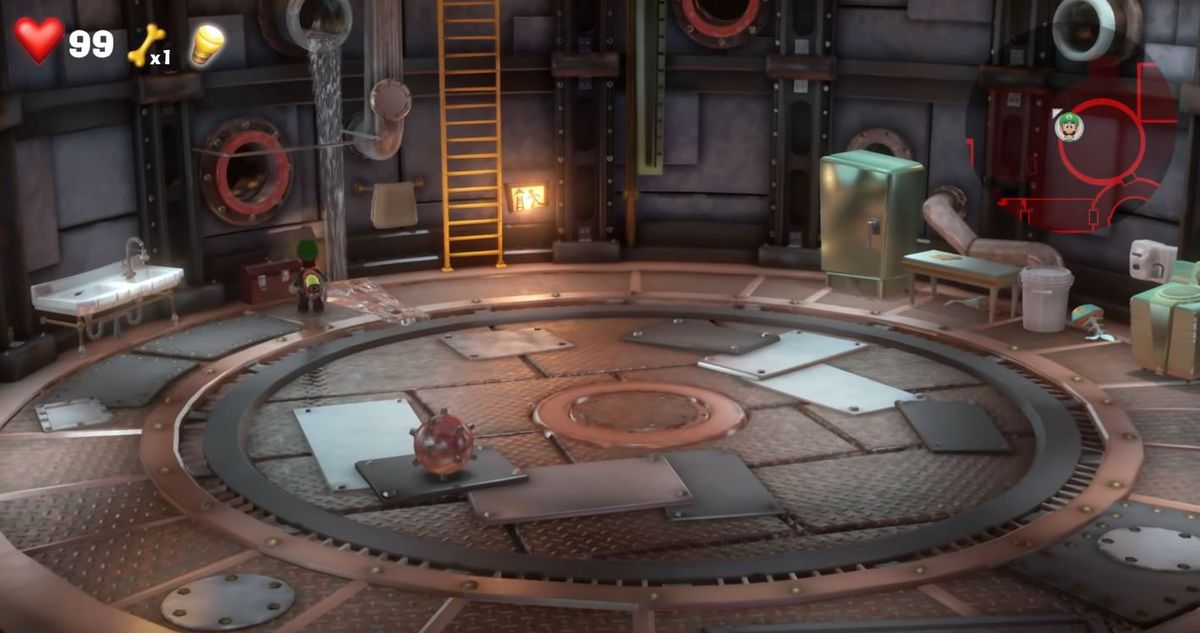
Task: Select the flashlight bulb icon
Action: (x=207, y=44)
